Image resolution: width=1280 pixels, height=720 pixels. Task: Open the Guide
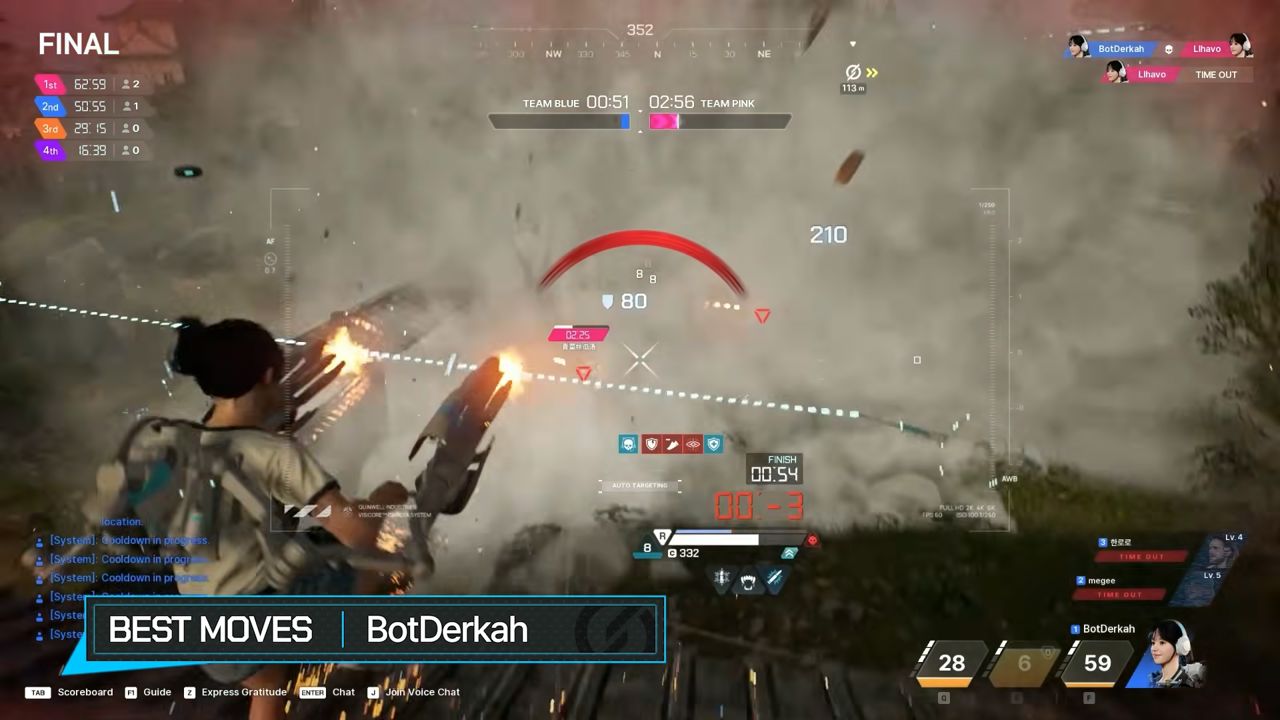(157, 692)
